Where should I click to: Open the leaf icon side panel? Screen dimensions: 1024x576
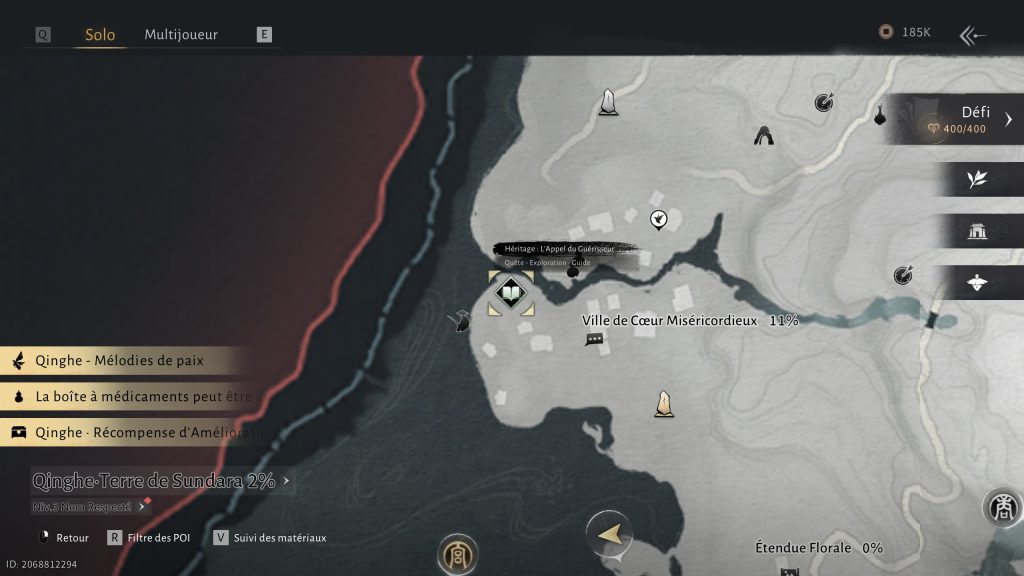977,179
